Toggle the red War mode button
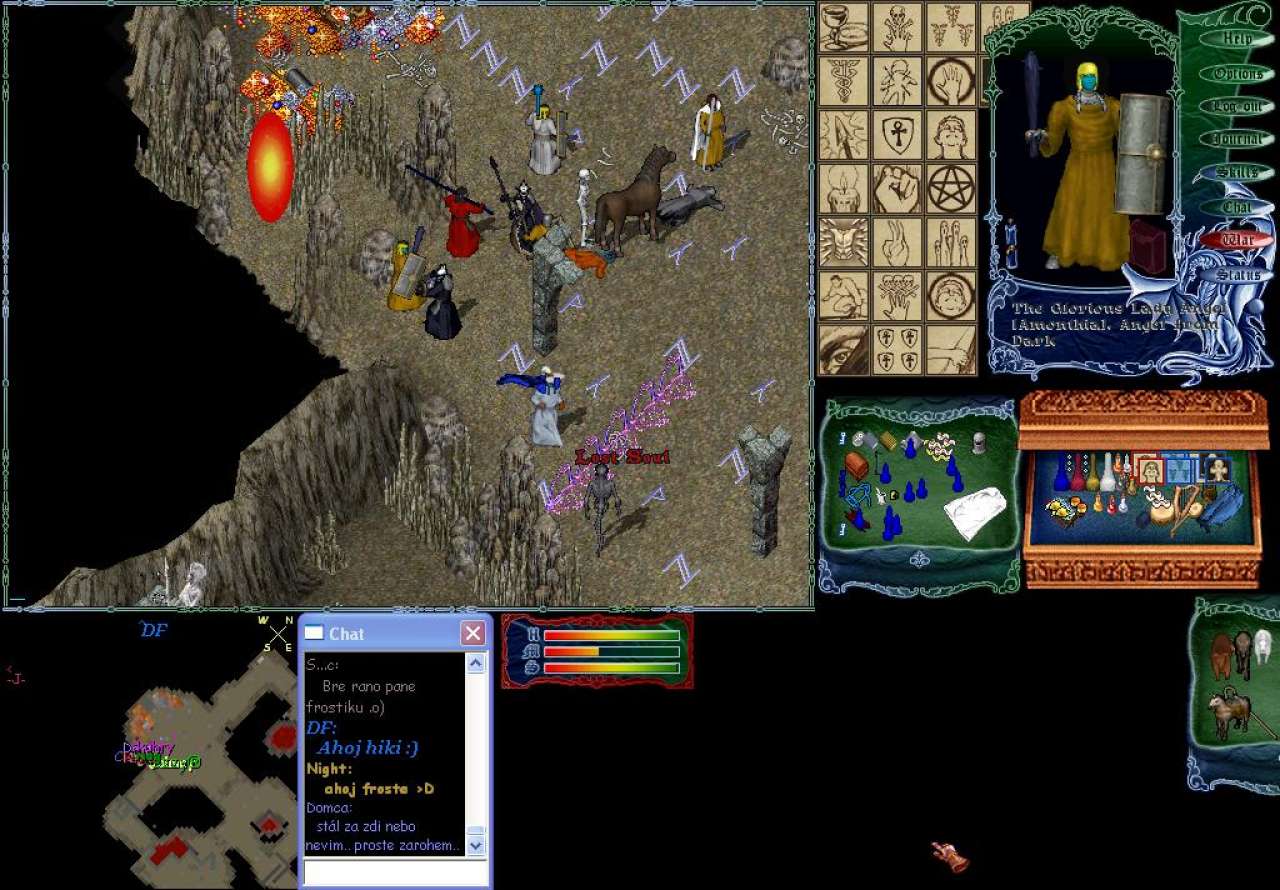Image resolution: width=1280 pixels, height=890 pixels. tap(1238, 240)
